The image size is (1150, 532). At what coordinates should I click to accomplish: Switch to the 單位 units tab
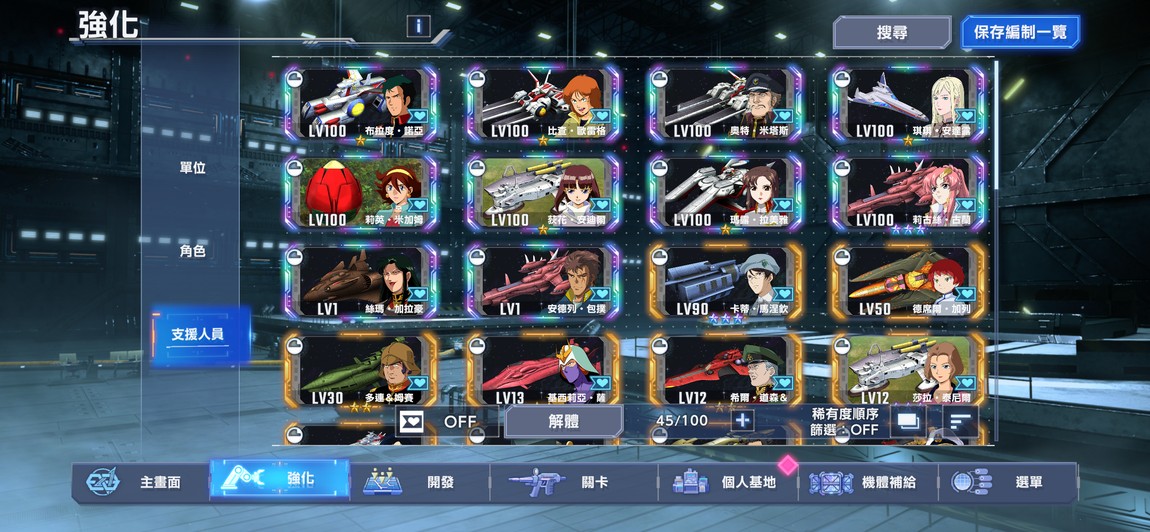tap(192, 168)
